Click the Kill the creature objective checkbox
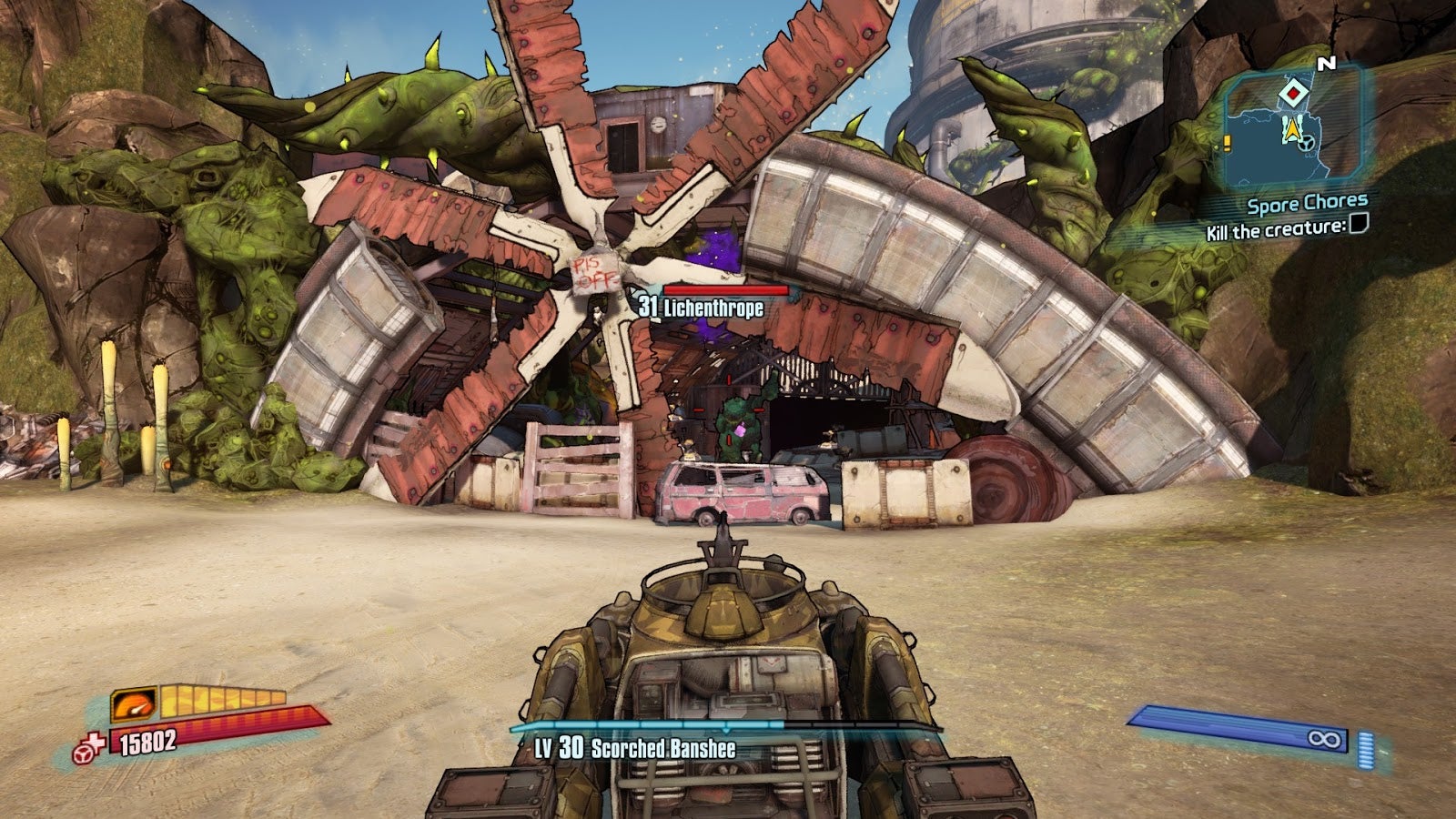Image resolution: width=1456 pixels, height=819 pixels. coord(1358,224)
